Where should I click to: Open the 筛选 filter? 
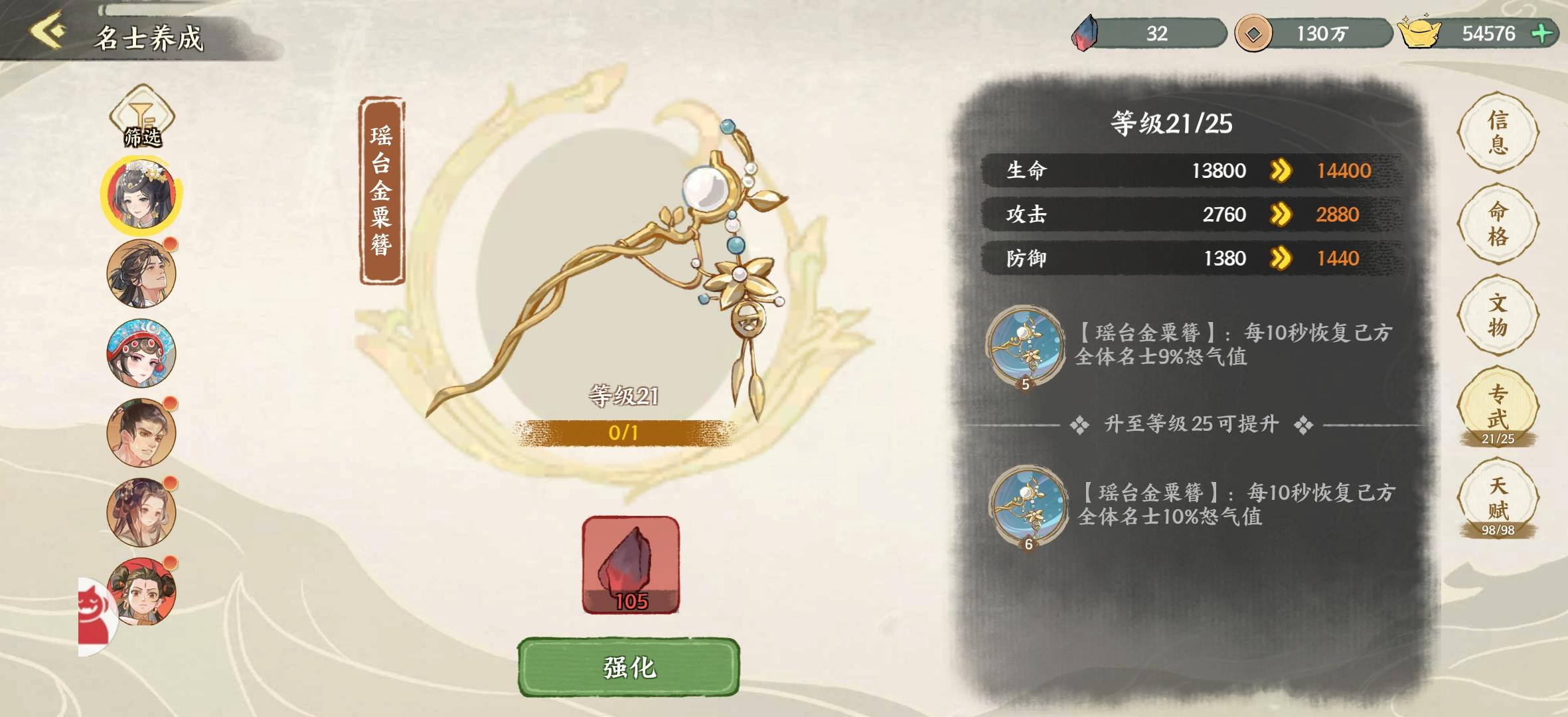[x=141, y=118]
